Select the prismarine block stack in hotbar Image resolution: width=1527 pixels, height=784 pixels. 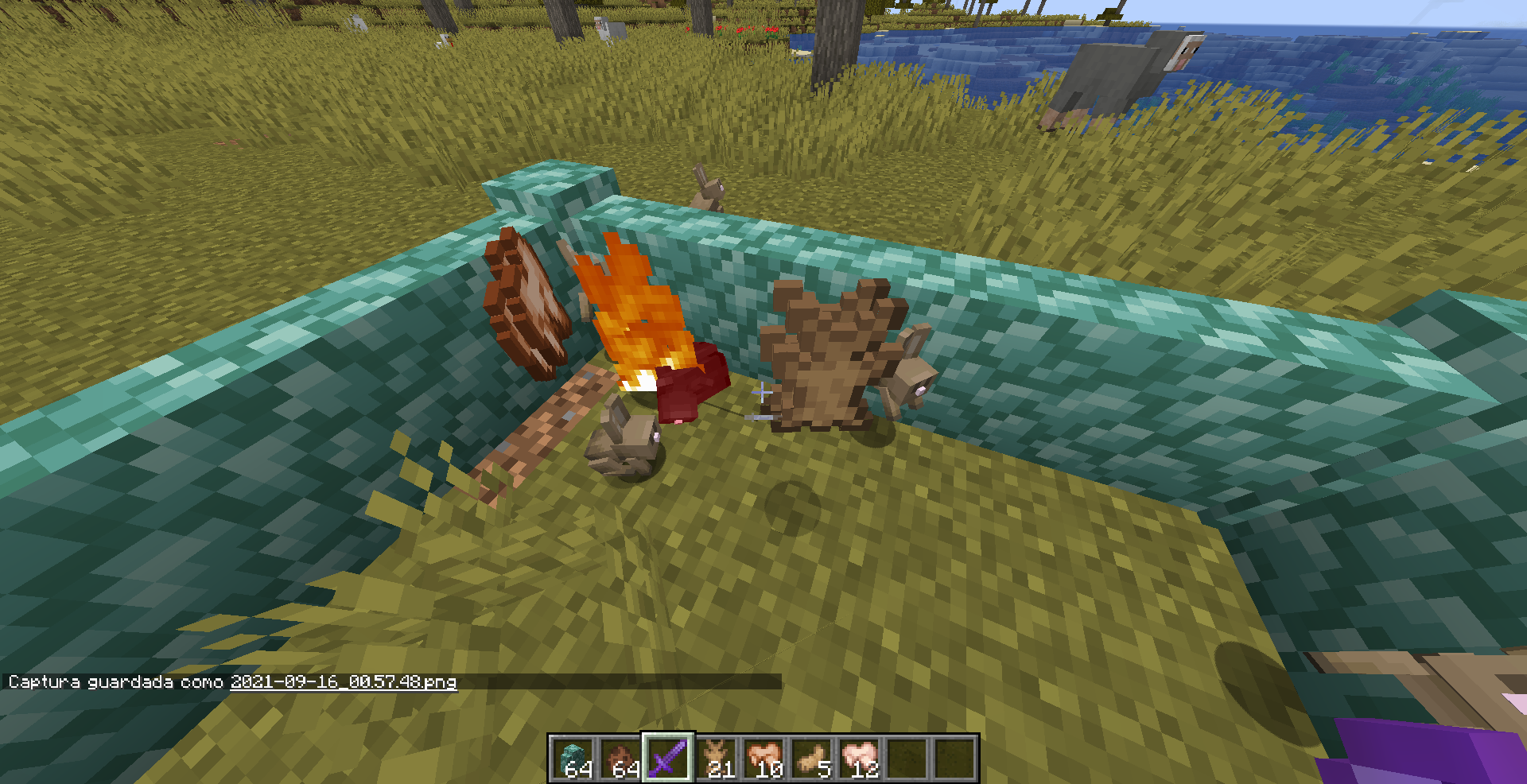point(573,758)
